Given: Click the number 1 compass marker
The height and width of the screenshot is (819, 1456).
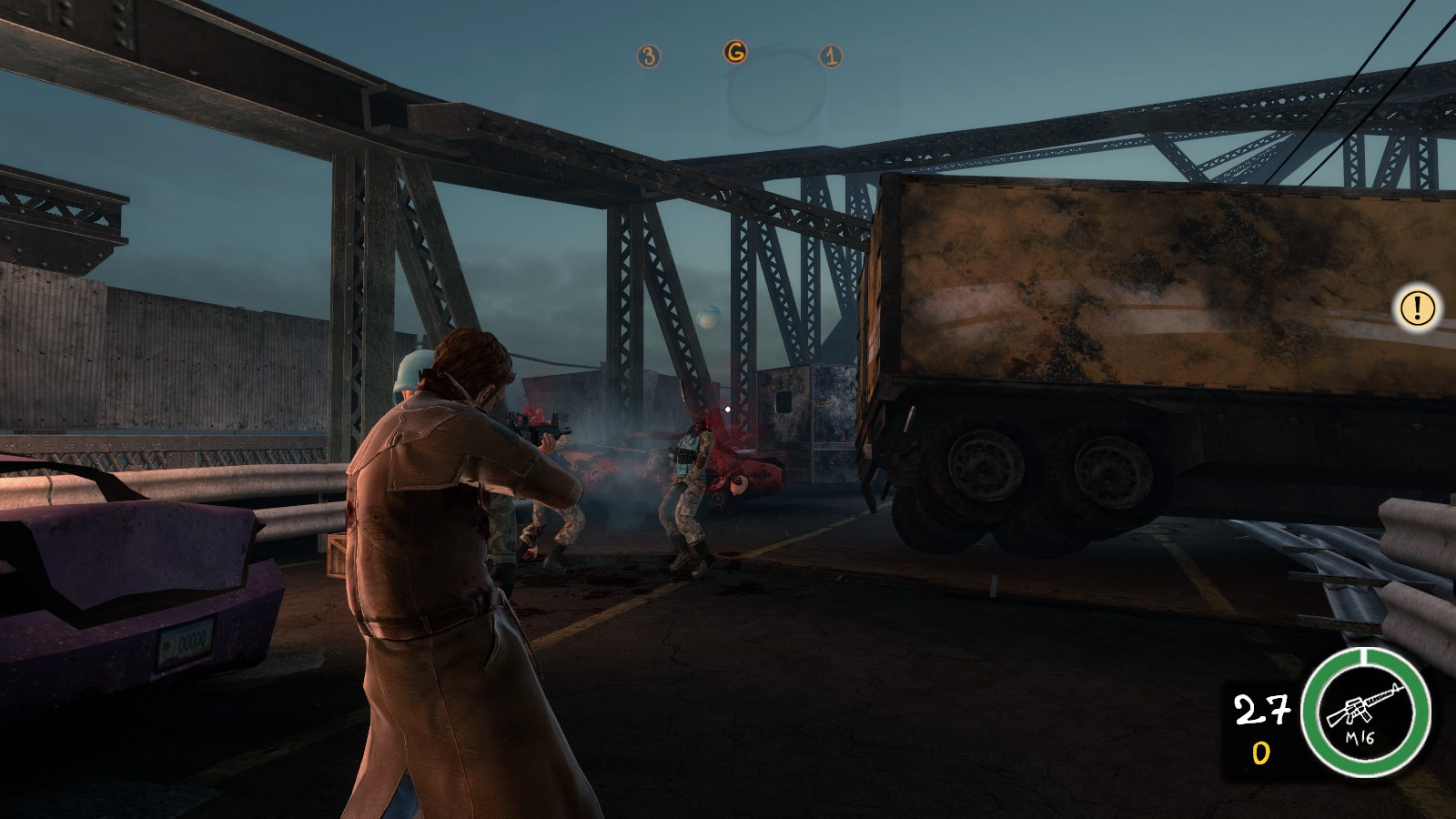Looking at the screenshot, I should coord(829,56).
